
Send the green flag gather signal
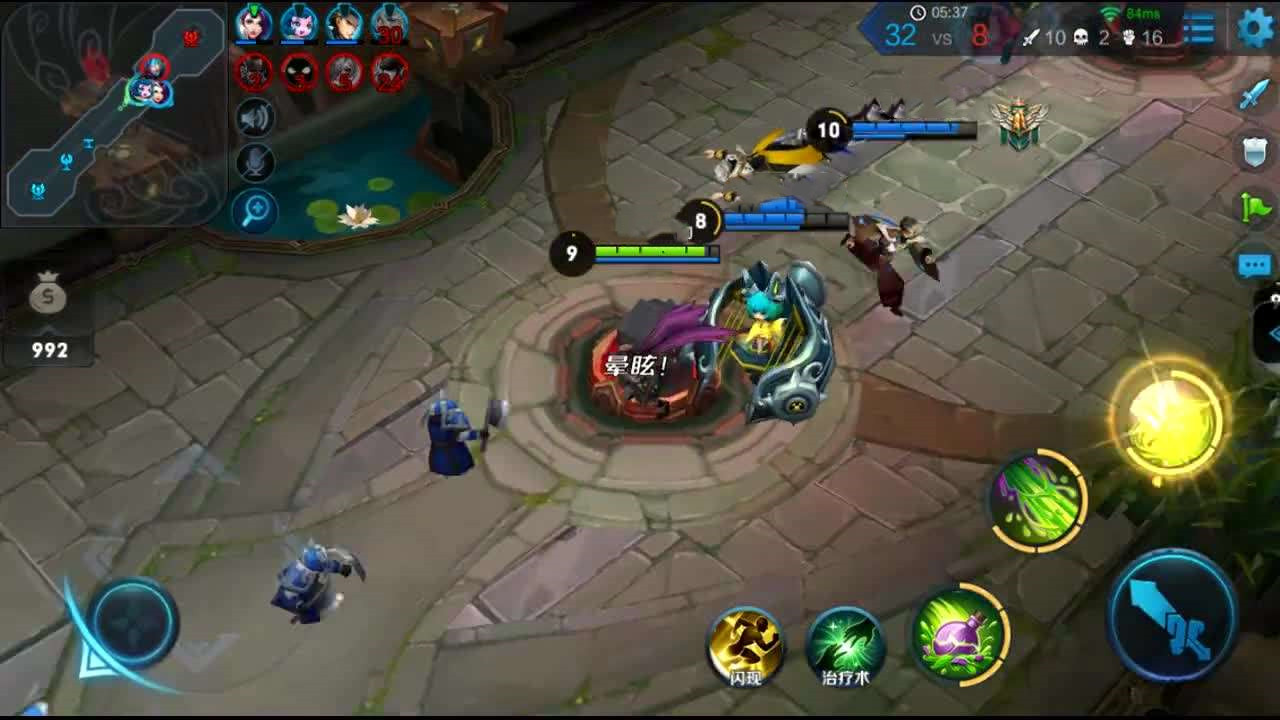click(1254, 207)
